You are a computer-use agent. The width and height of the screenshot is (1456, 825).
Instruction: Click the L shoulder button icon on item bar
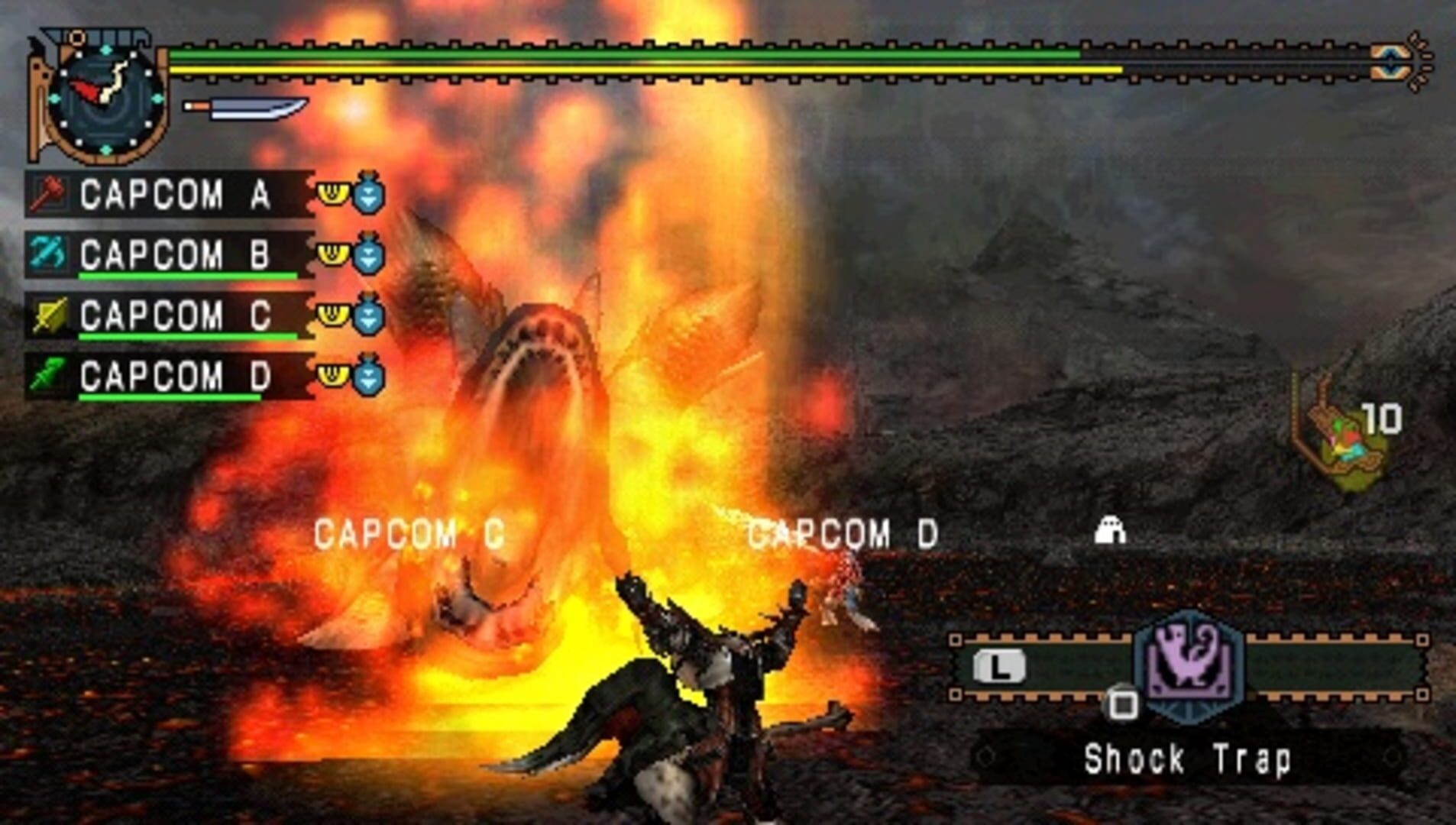click(x=1001, y=665)
